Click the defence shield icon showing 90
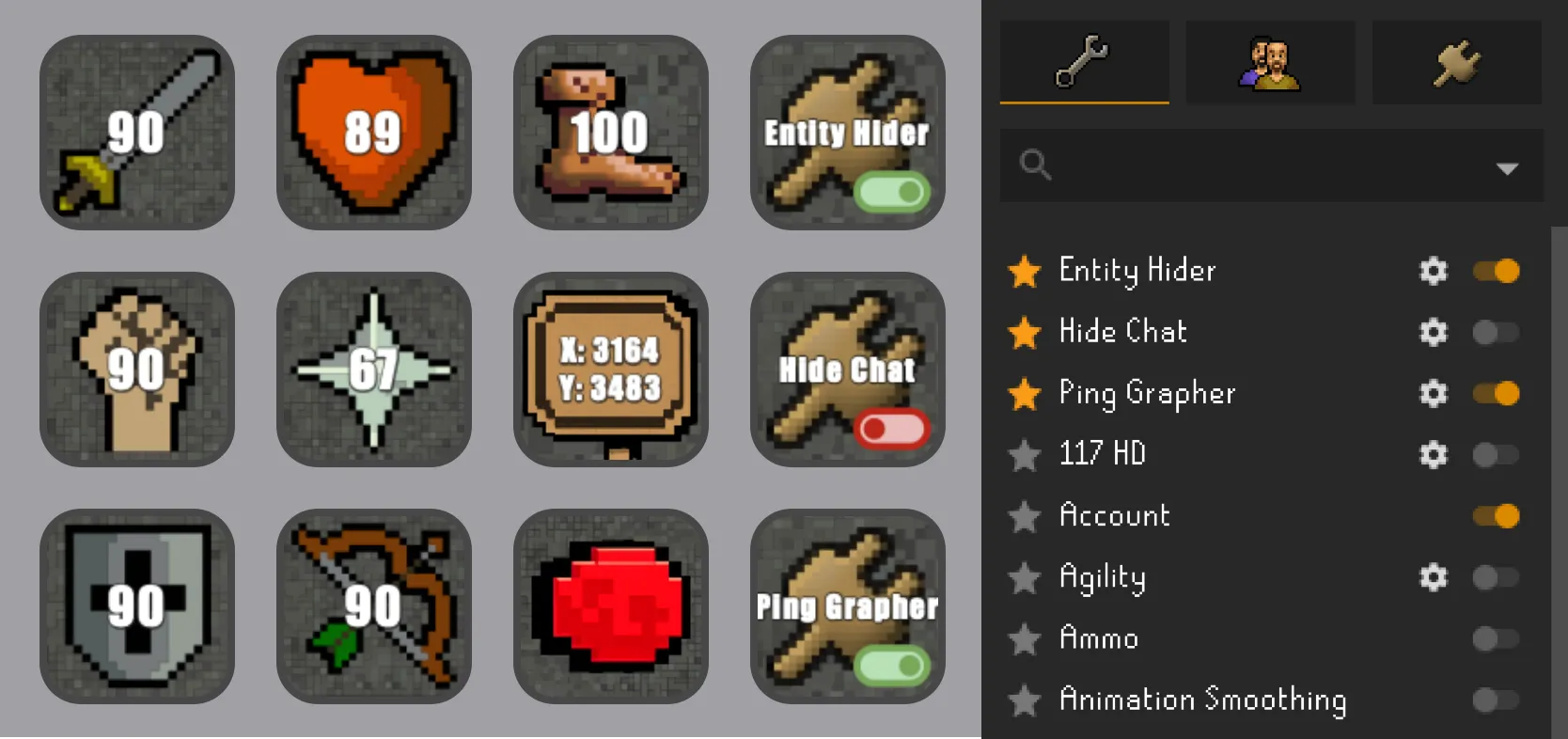 (x=136, y=606)
